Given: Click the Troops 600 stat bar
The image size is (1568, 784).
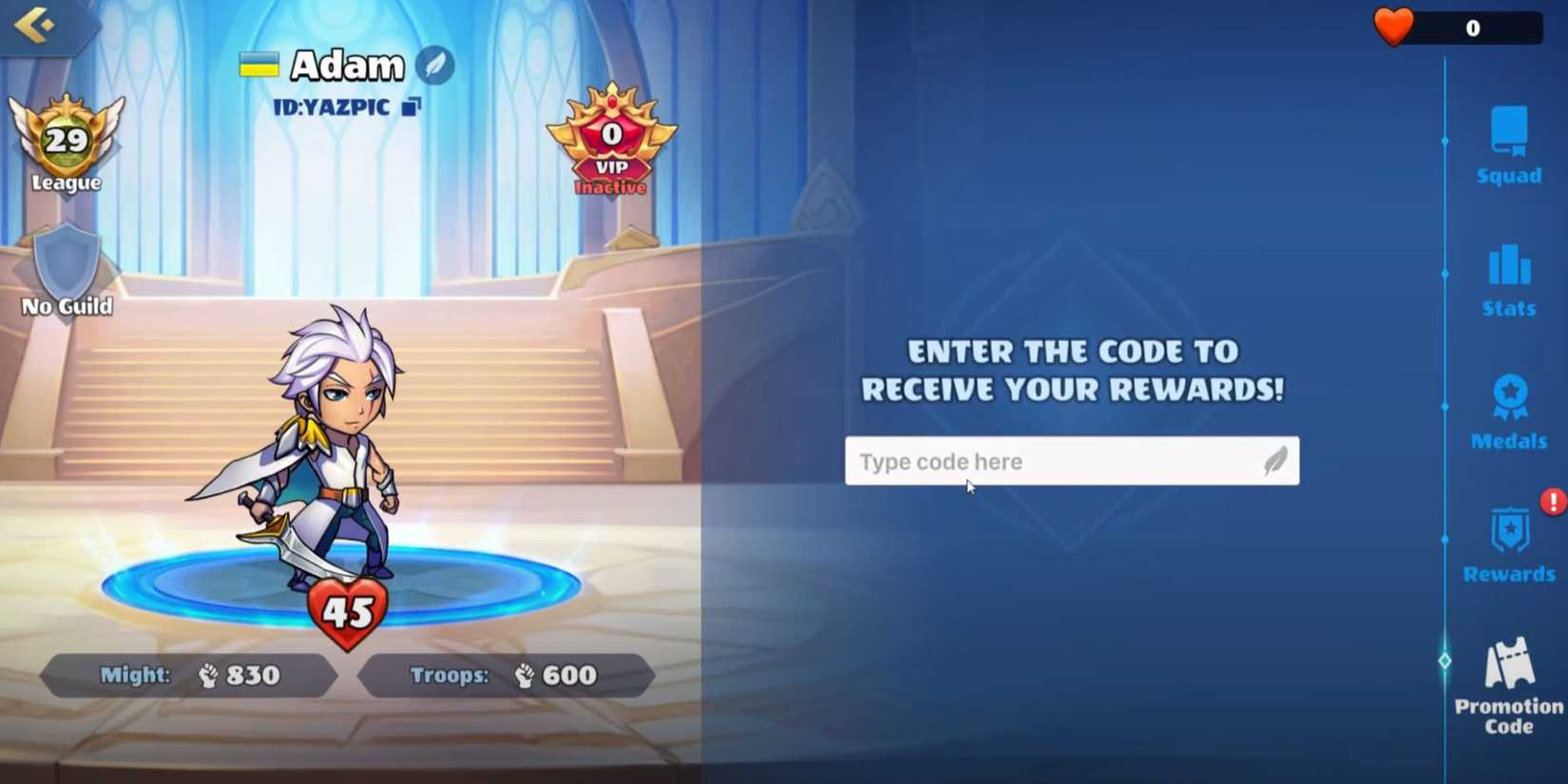Looking at the screenshot, I should (504, 676).
